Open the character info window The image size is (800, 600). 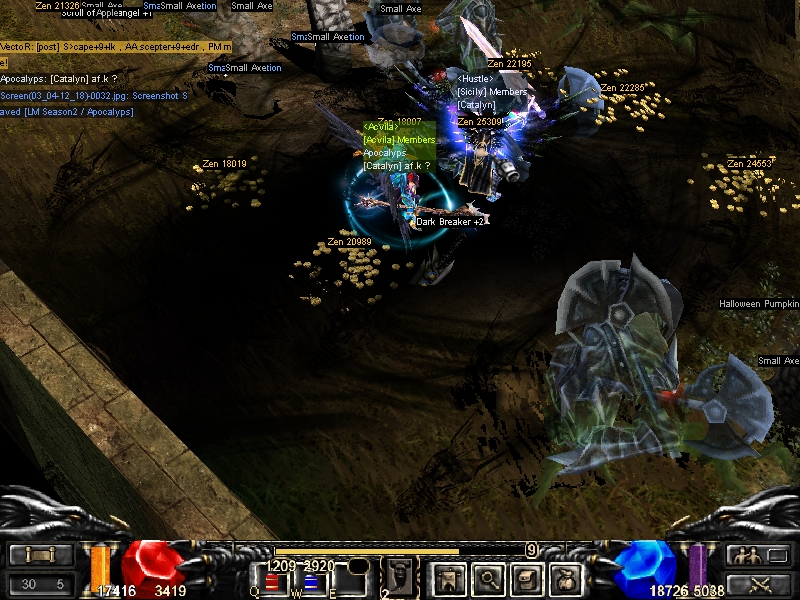tap(446, 578)
